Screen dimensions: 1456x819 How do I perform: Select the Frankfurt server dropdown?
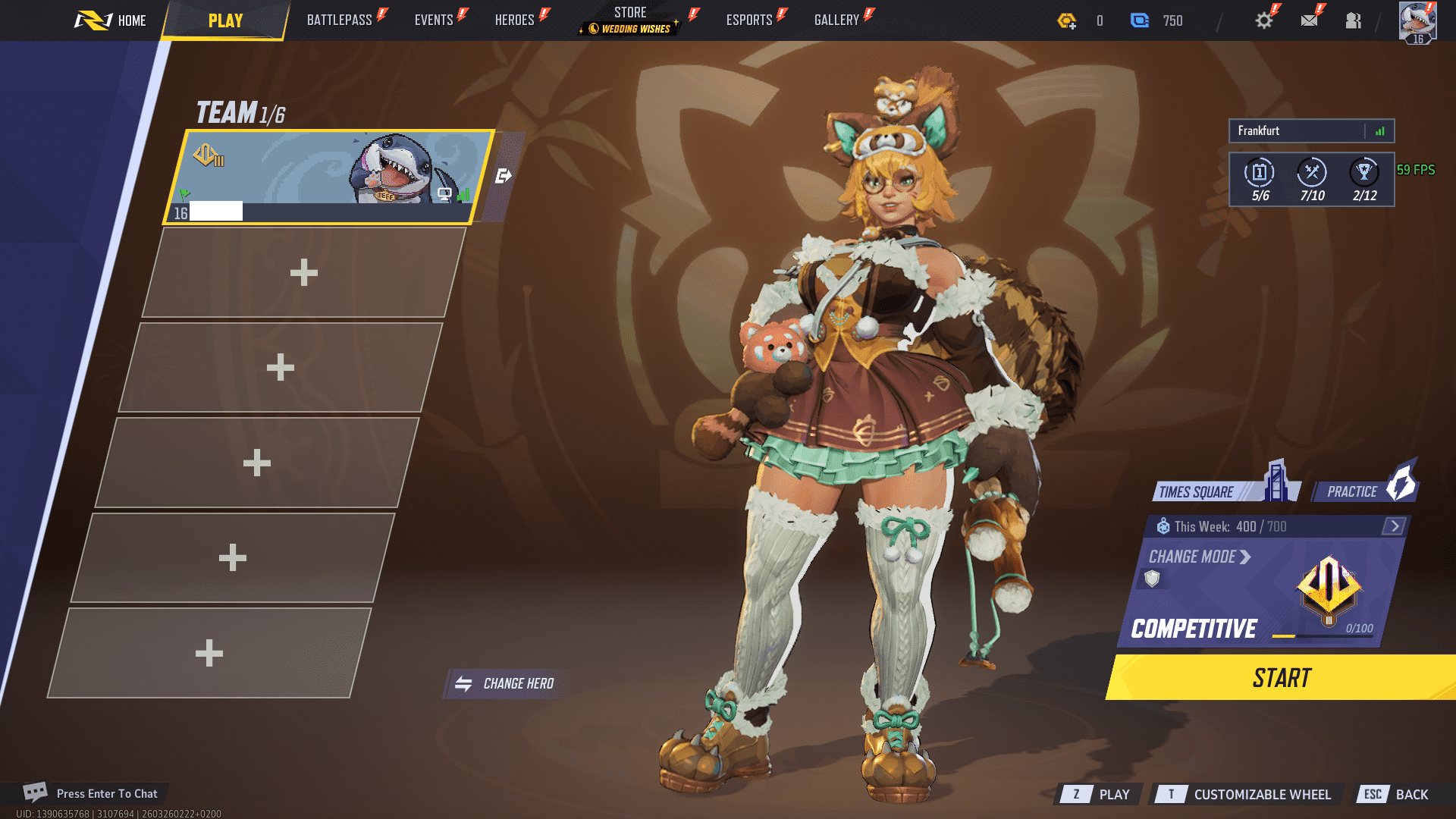coord(1310,131)
